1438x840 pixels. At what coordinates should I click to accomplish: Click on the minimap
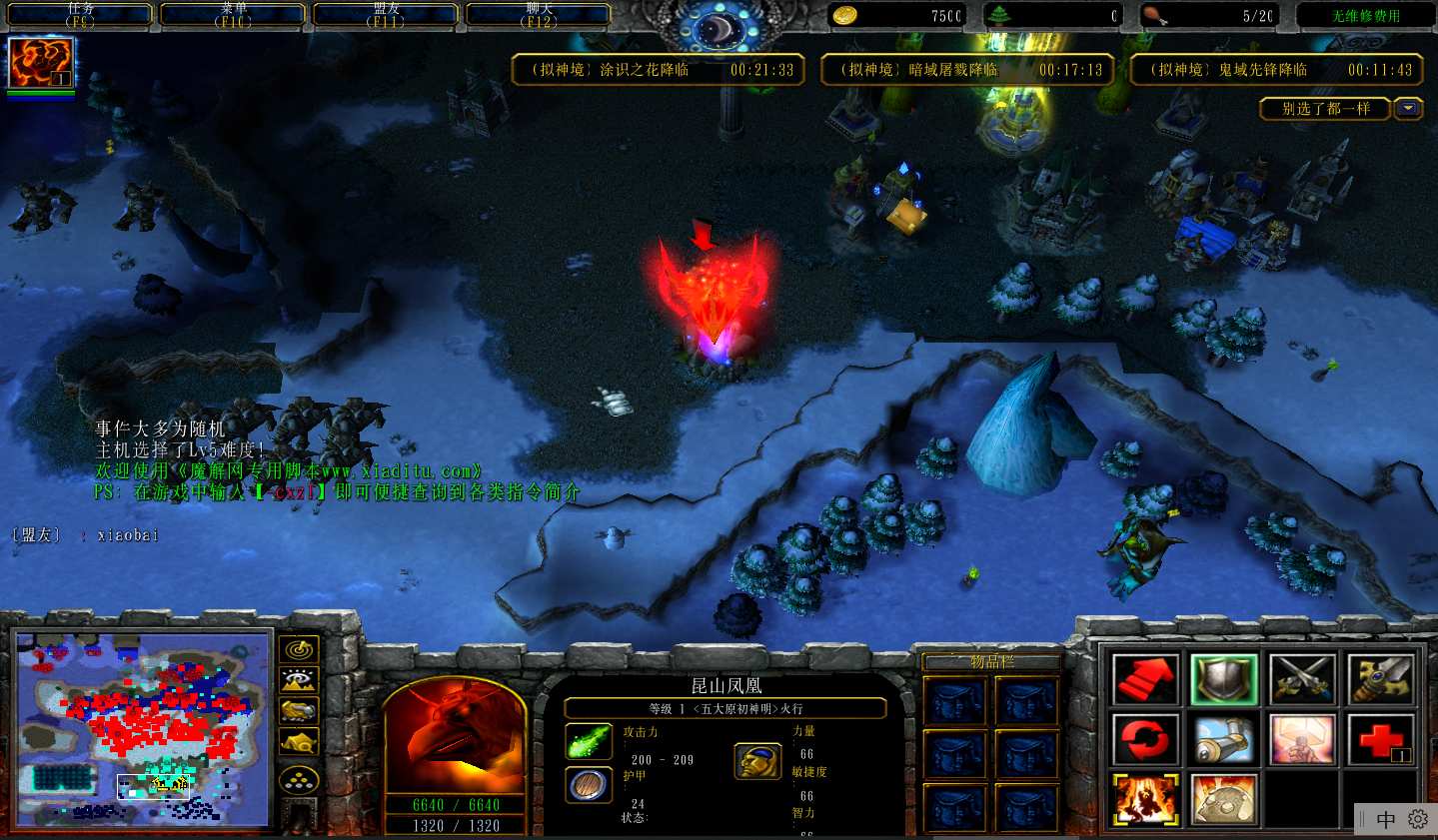point(143,729)
